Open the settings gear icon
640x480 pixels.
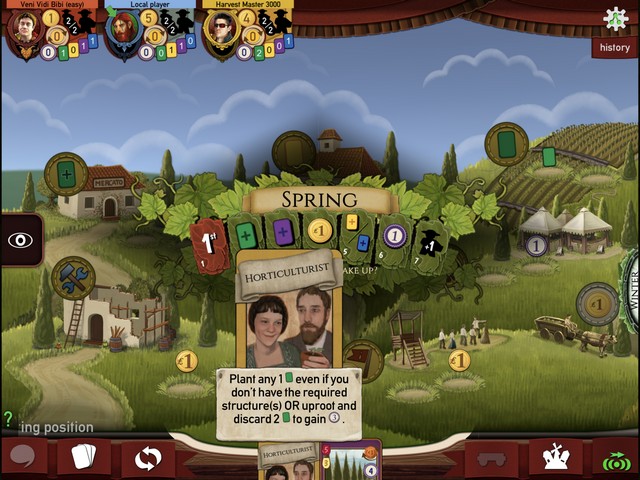[615, 18]
